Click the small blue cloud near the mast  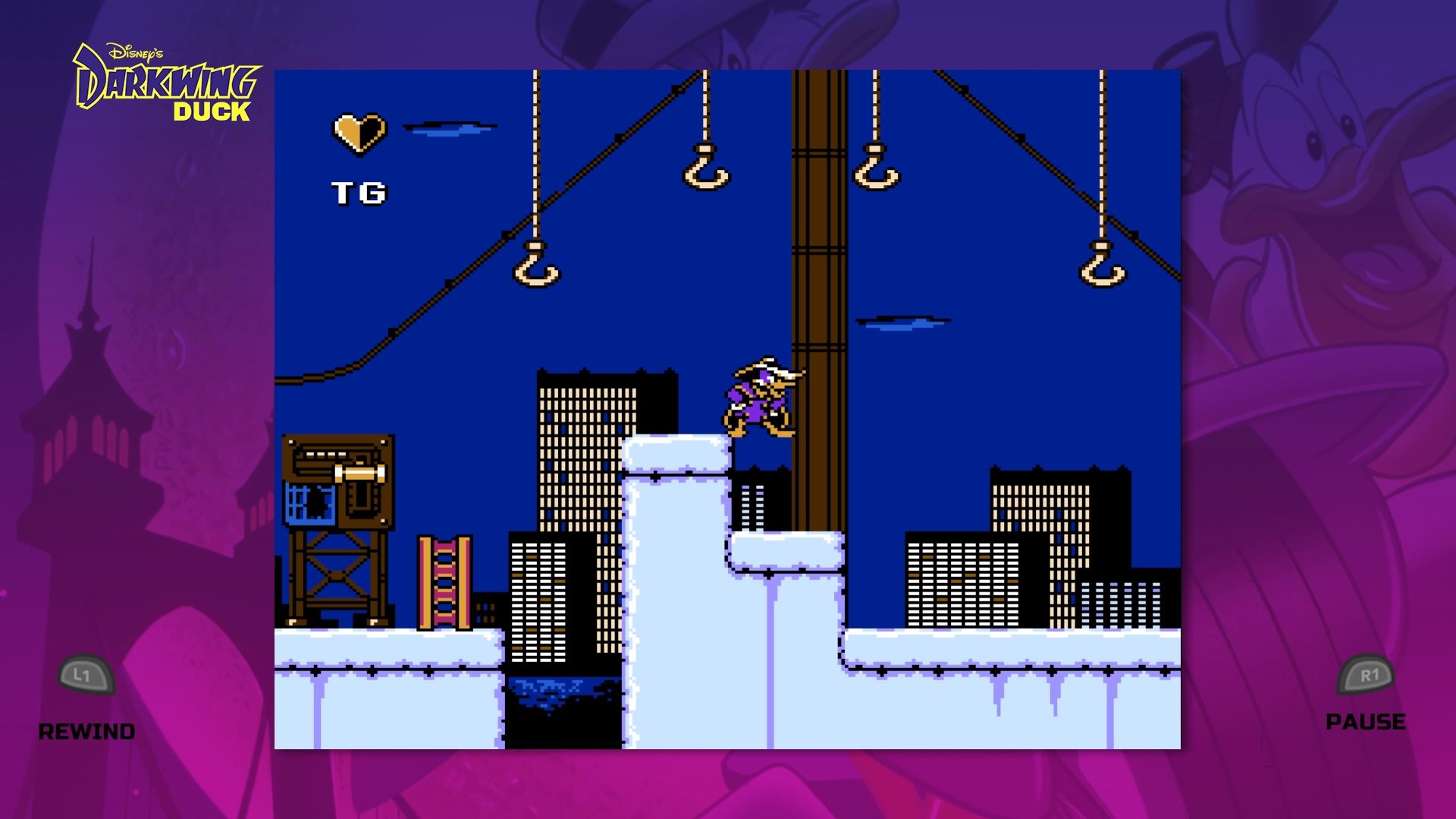coord(904,322)
